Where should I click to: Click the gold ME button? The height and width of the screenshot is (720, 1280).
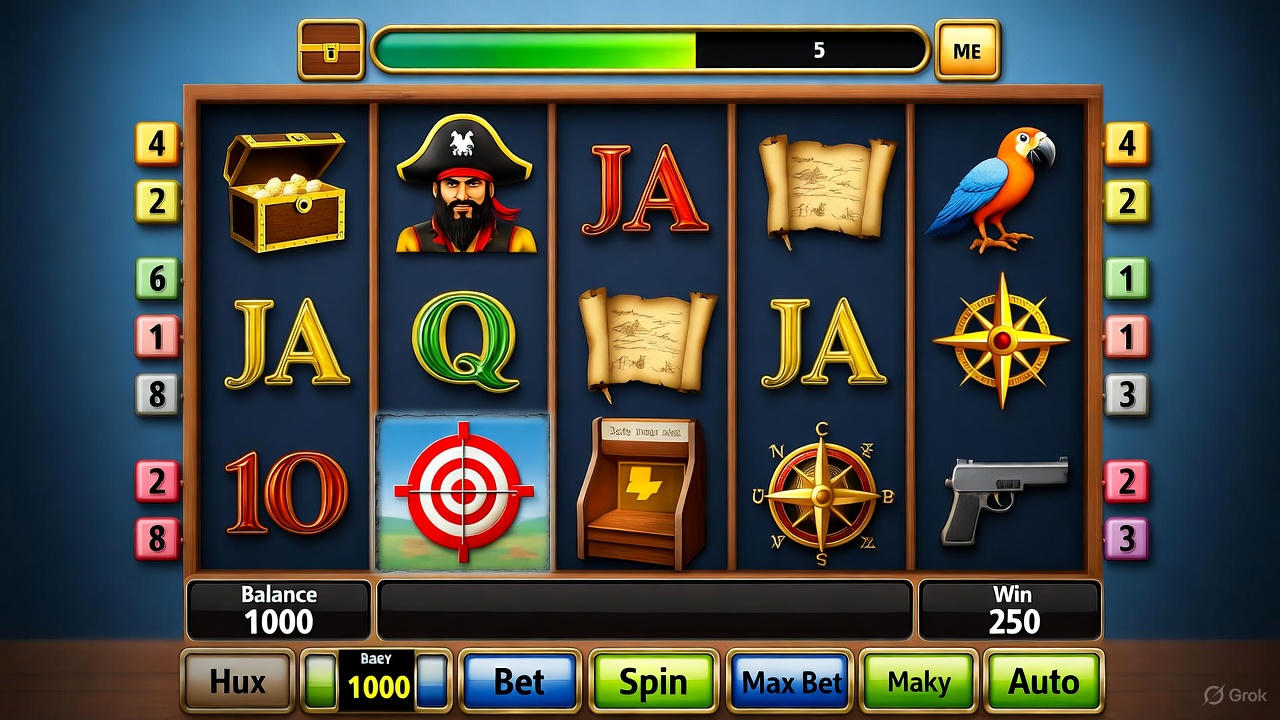[x=967, y=50]
